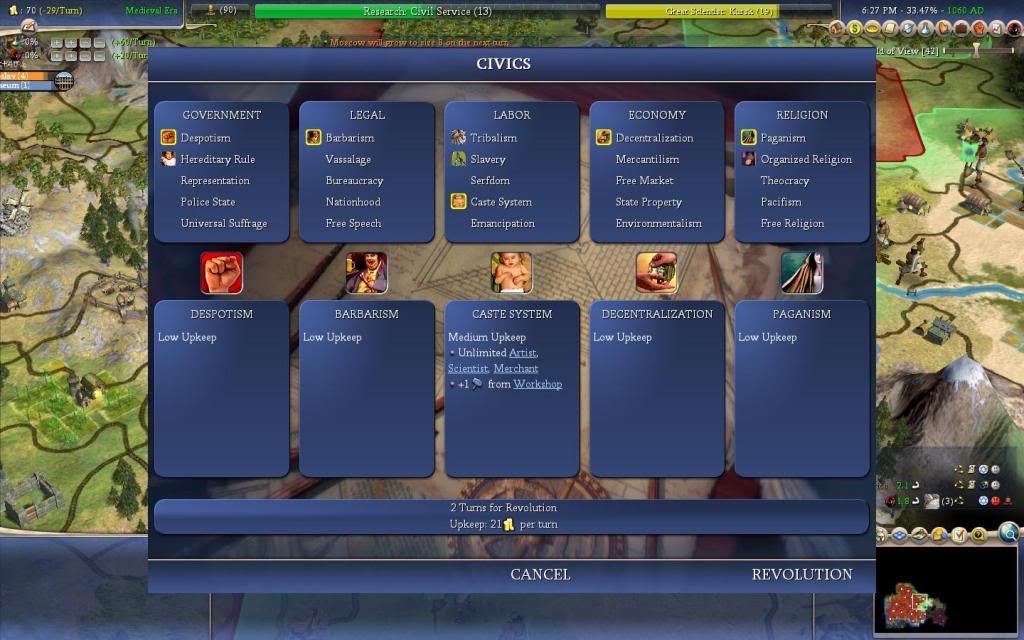The image size is (1024, 640).
Task: Confirm the Revolution button
Action: (x=801, y=574)
